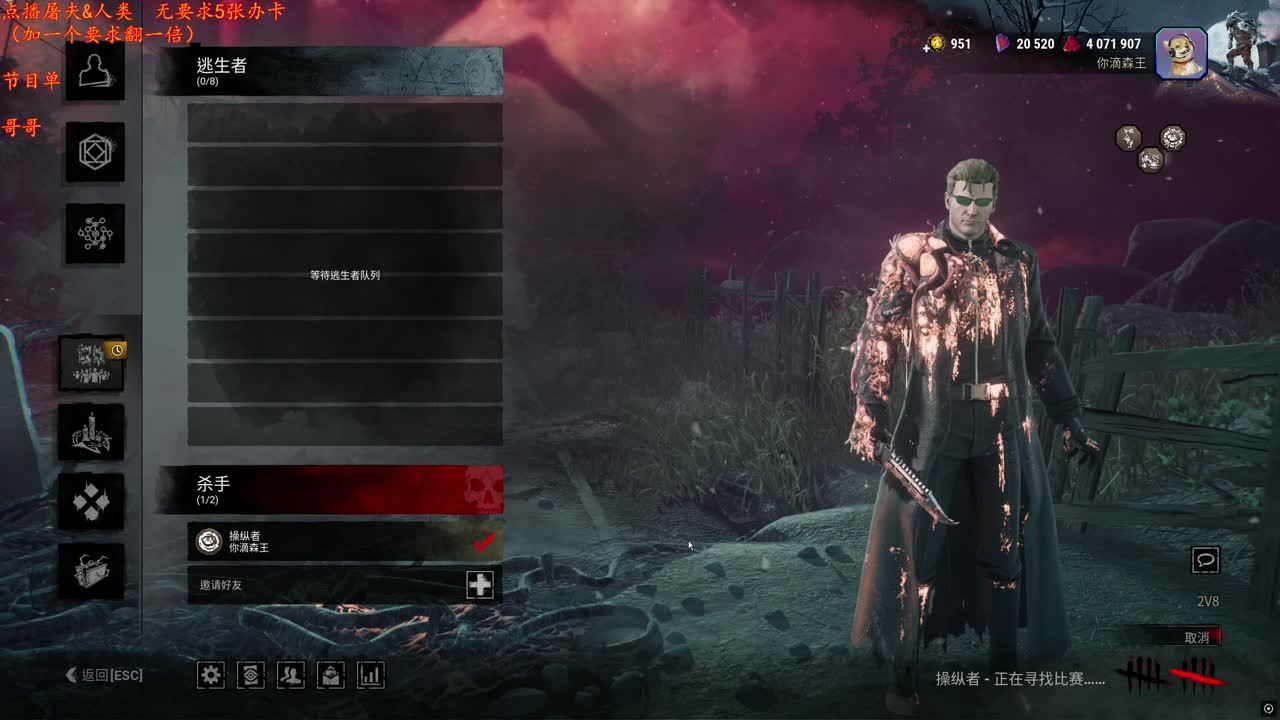The image size is (1280, 720).
Task: Open the character selection silhouette icon
Action: tap(95, 70)
